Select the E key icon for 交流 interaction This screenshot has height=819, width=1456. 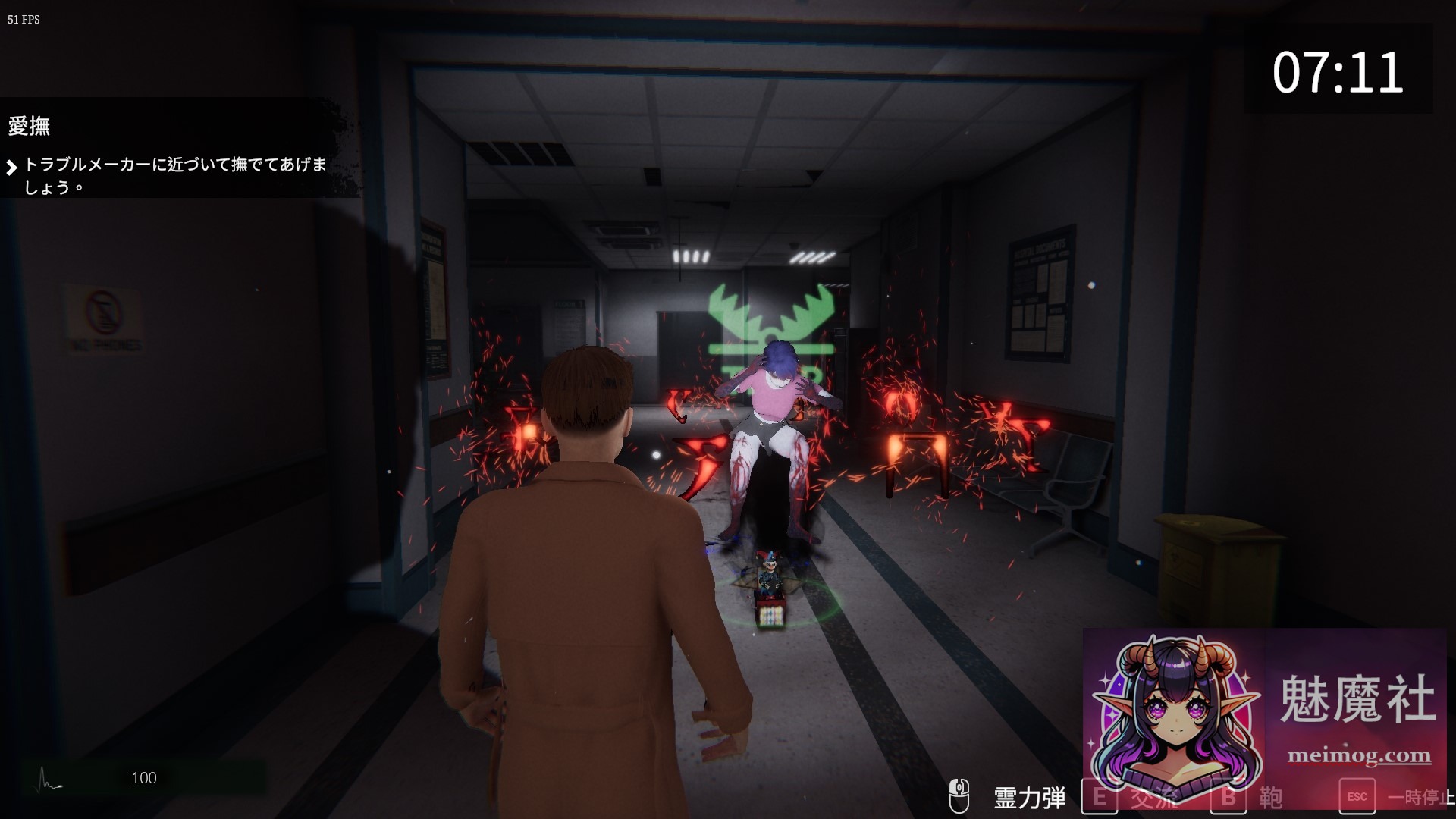click(x=1100, y=796)
